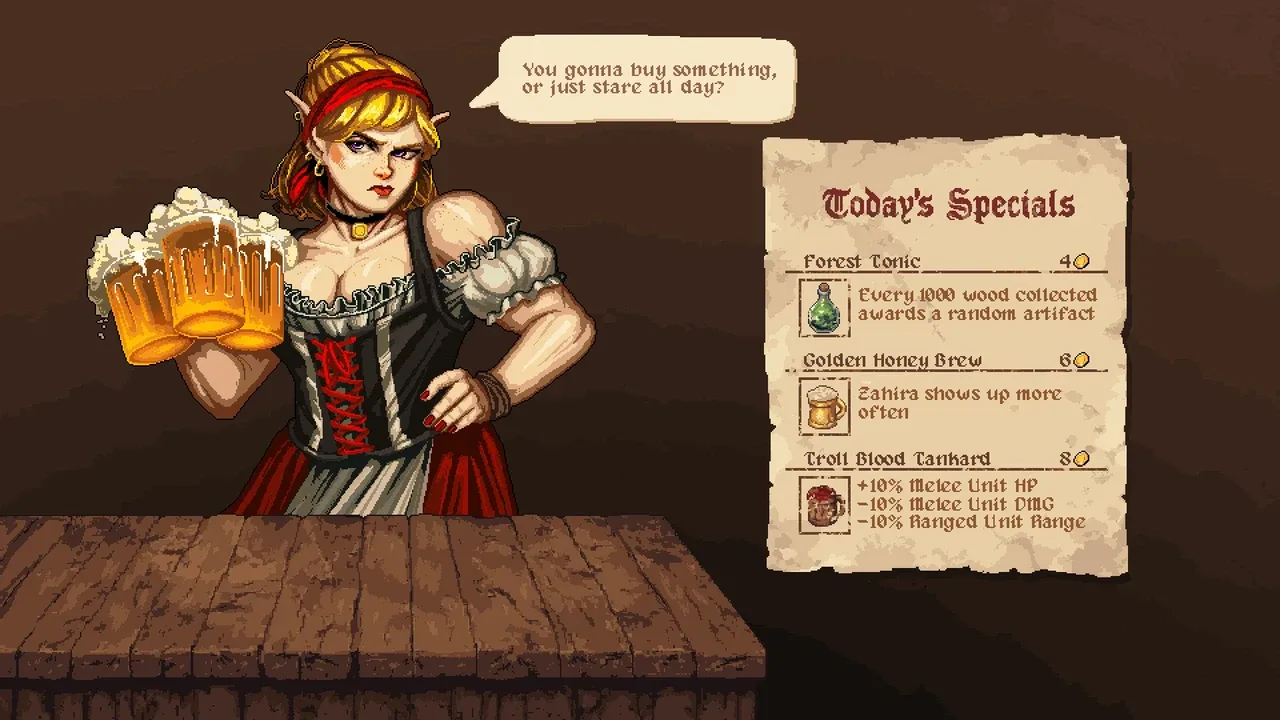Click the green Forest Tonic potion icon

click(x=825, y=308)
